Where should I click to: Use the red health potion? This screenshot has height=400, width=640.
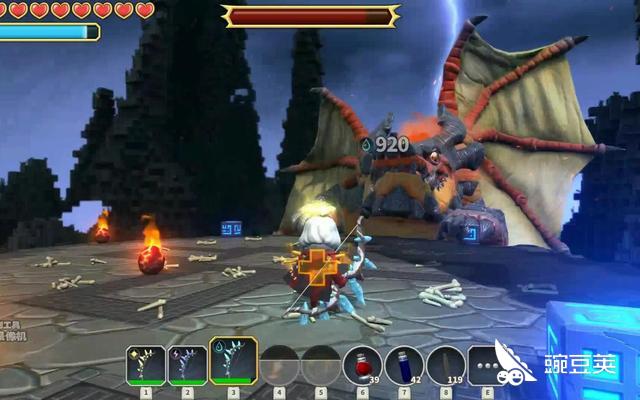pyautogui.click(x=361, y=365)
